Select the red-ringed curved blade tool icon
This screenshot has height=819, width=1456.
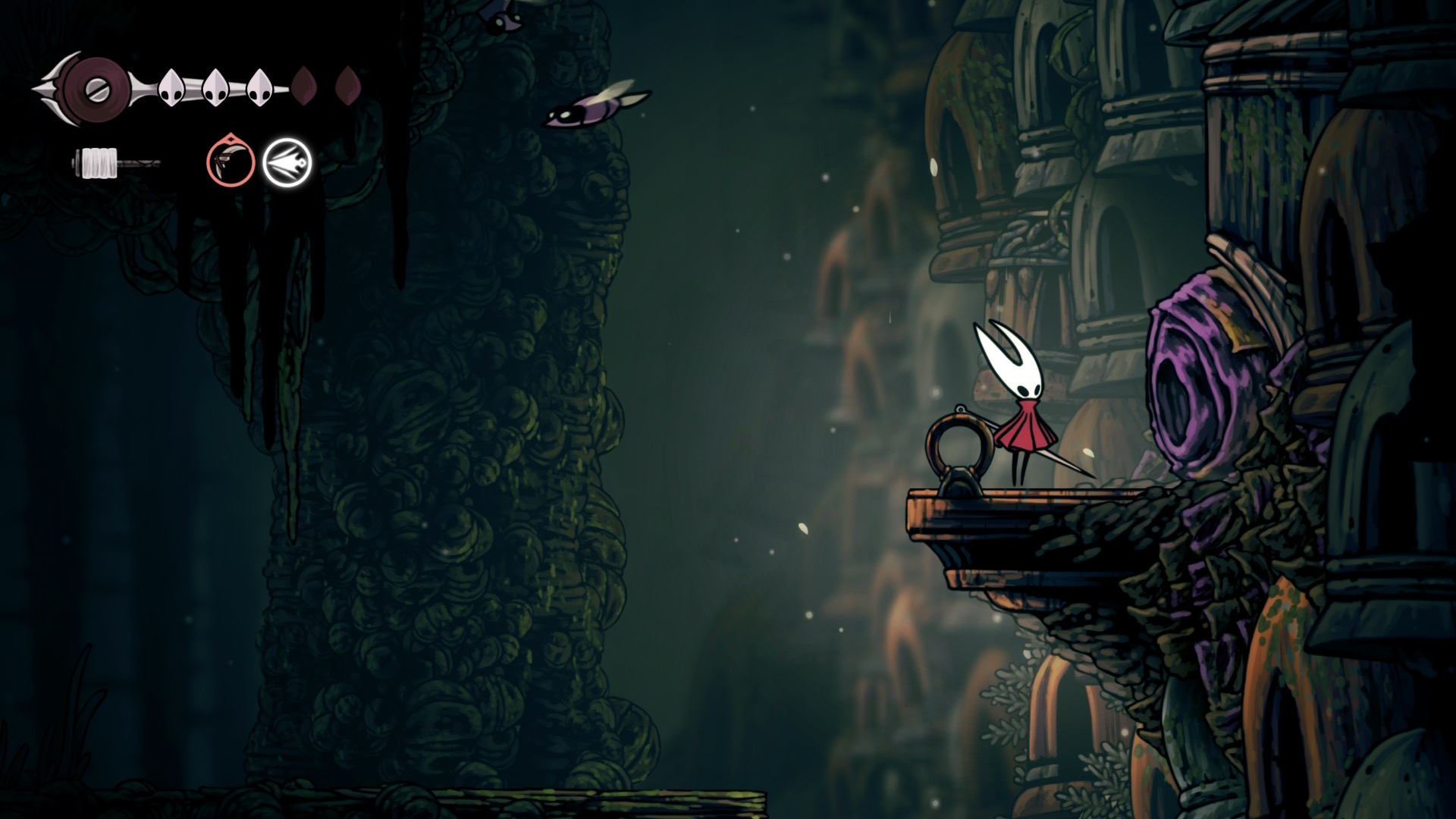click(231, 162)
